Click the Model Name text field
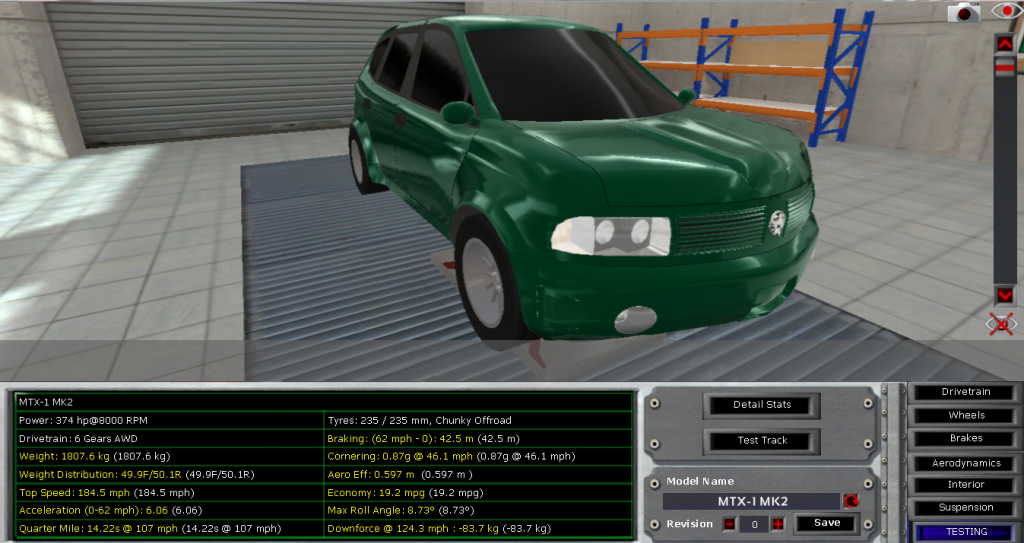The image size is (1024, 543). (750, 501)
